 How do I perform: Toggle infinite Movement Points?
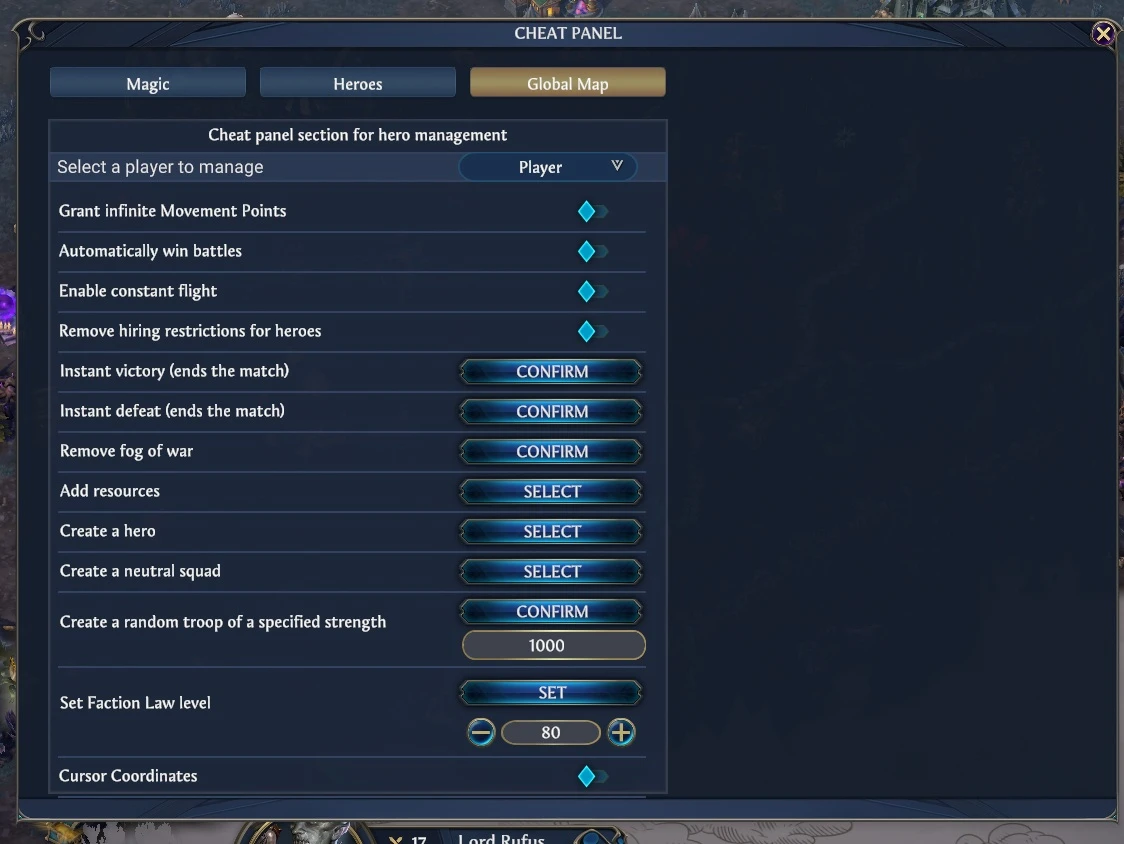tap(590, 211)
